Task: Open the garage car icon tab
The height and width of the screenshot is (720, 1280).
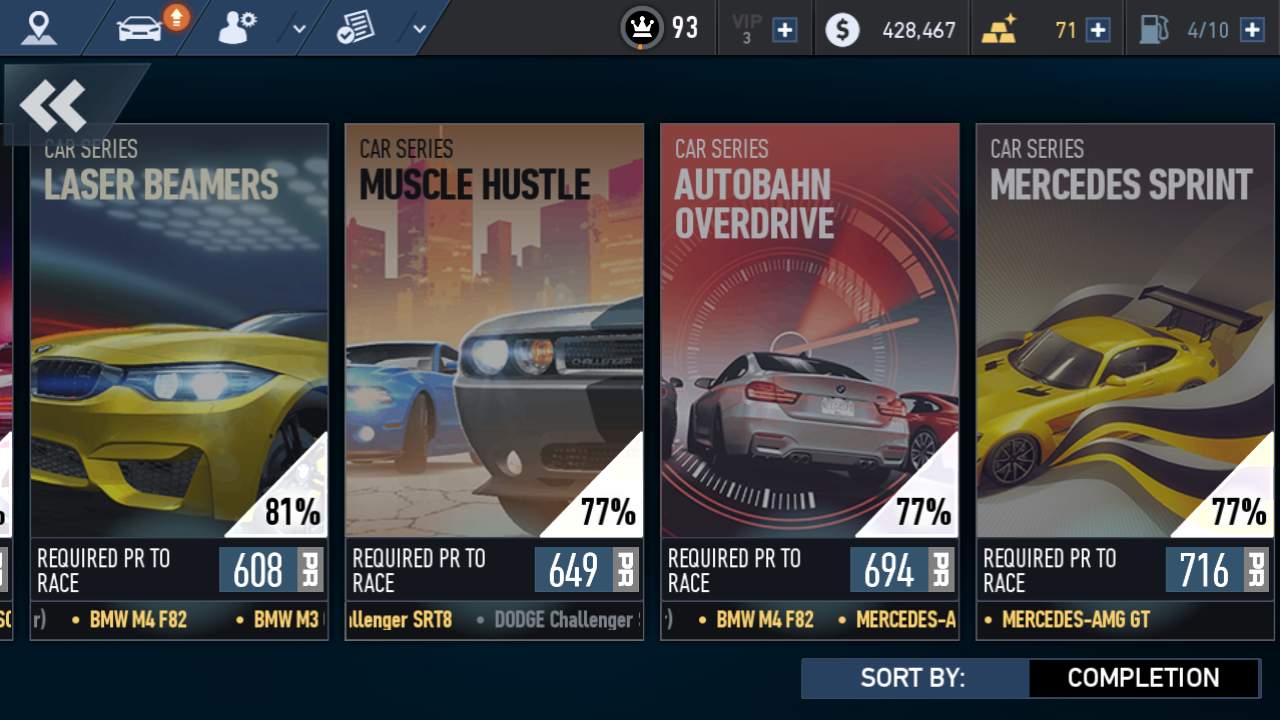Action: (x=140, y=27)
